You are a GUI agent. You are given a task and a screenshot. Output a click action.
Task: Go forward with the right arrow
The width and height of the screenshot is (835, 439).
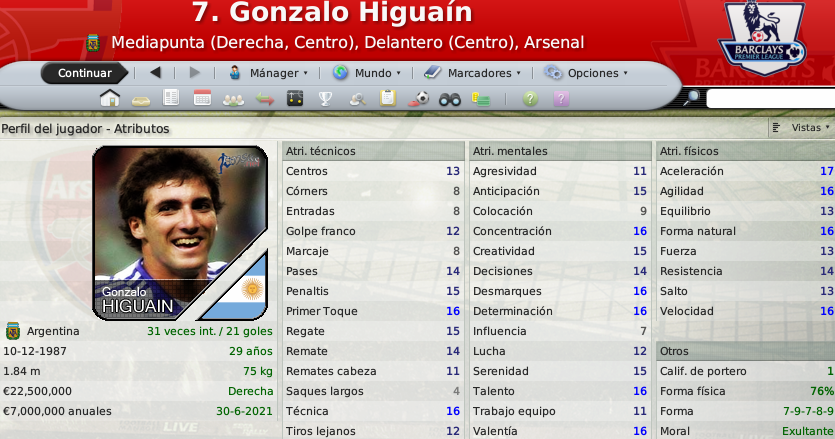pyautogui.click(x=194, y=73)
